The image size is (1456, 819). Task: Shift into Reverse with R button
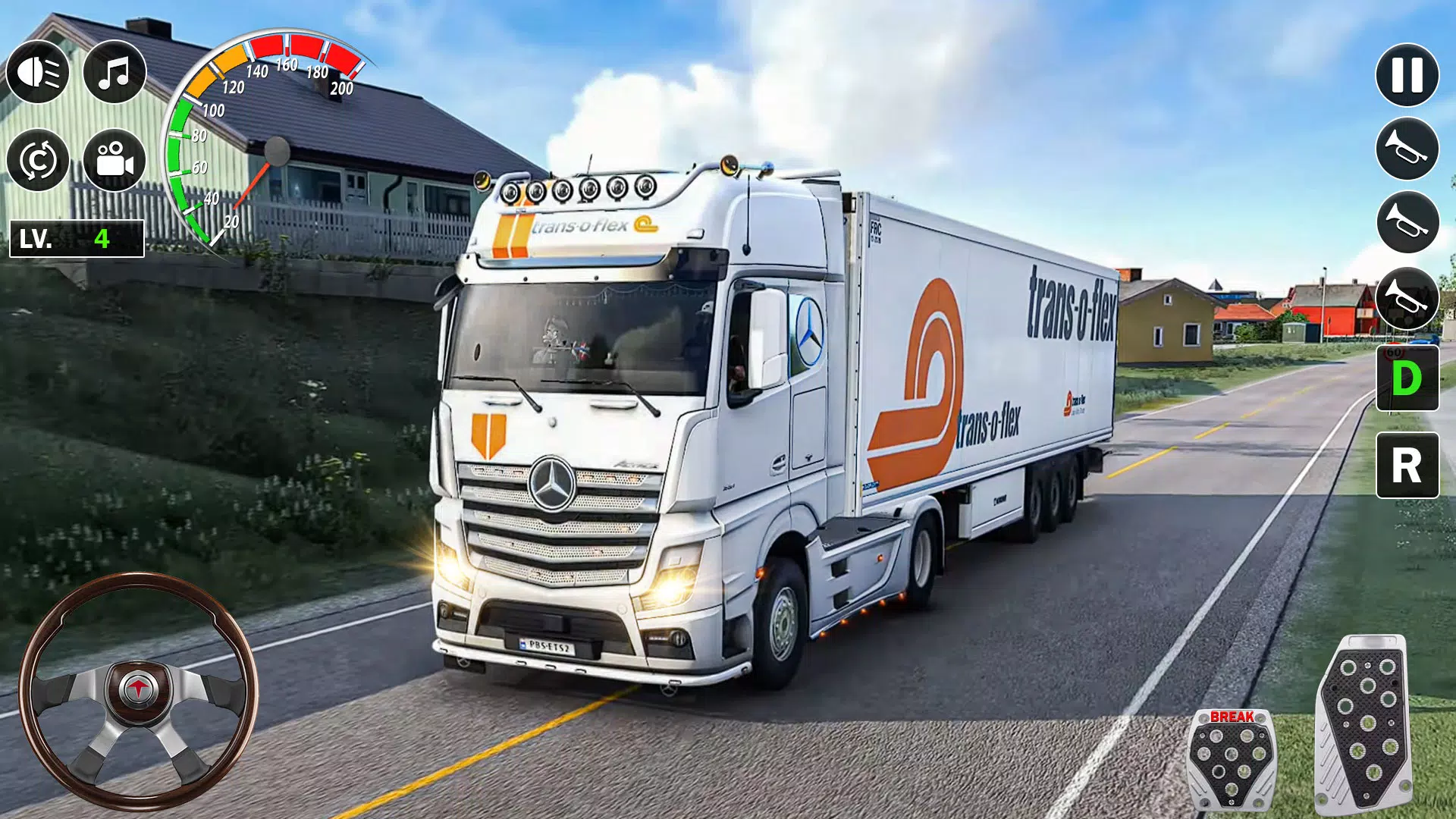point(1409,463)
